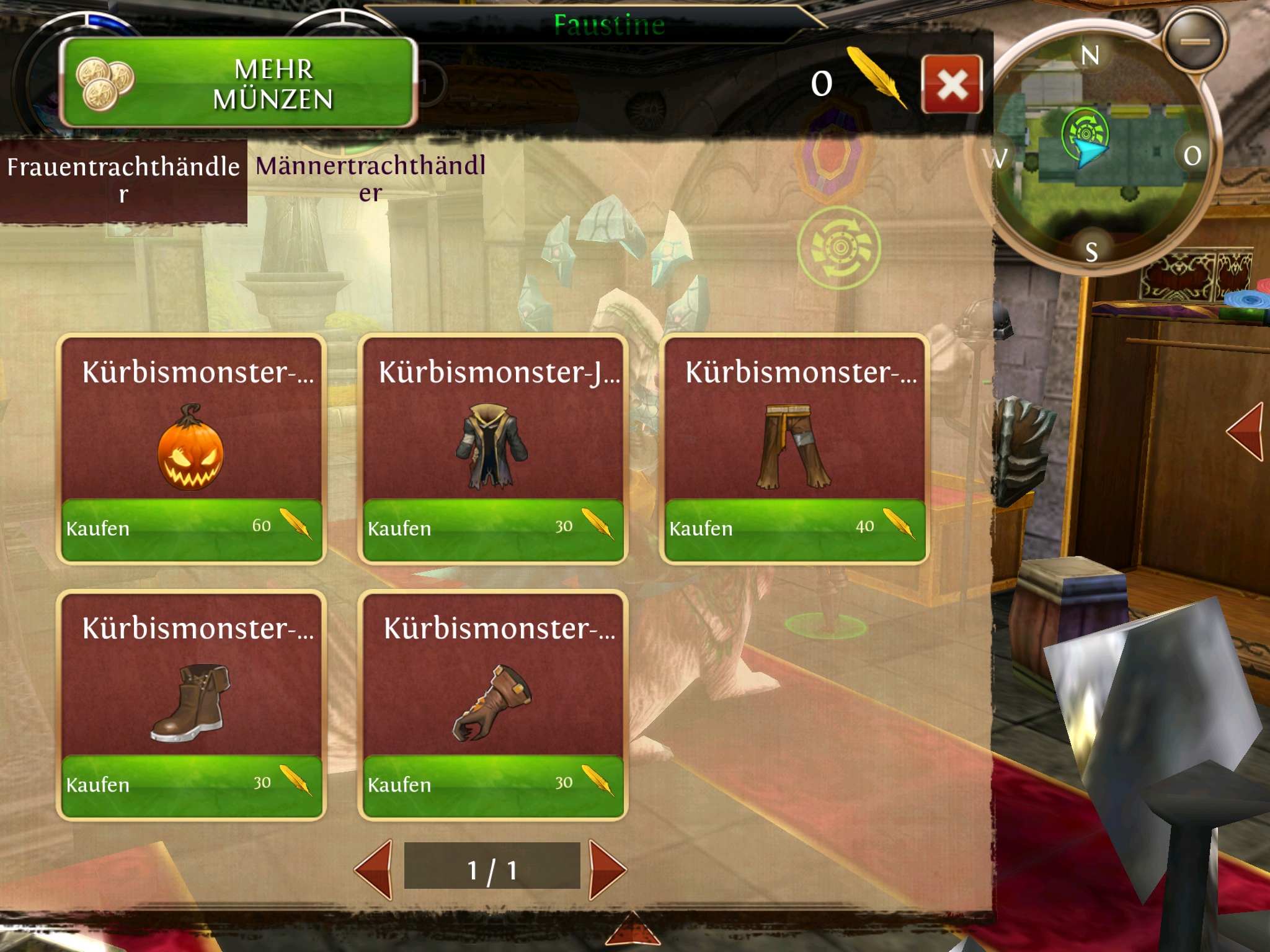
Task: Buy the pumpkin head for 60 feathers
Action: tap(191, 529)
